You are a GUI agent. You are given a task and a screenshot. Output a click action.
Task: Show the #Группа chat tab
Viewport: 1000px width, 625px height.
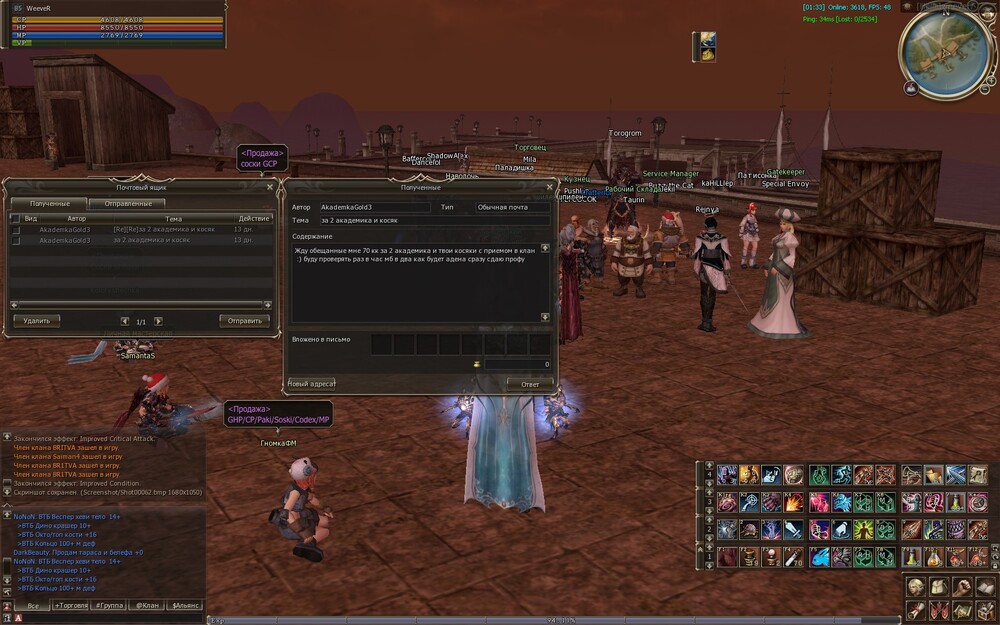point(109,605)
